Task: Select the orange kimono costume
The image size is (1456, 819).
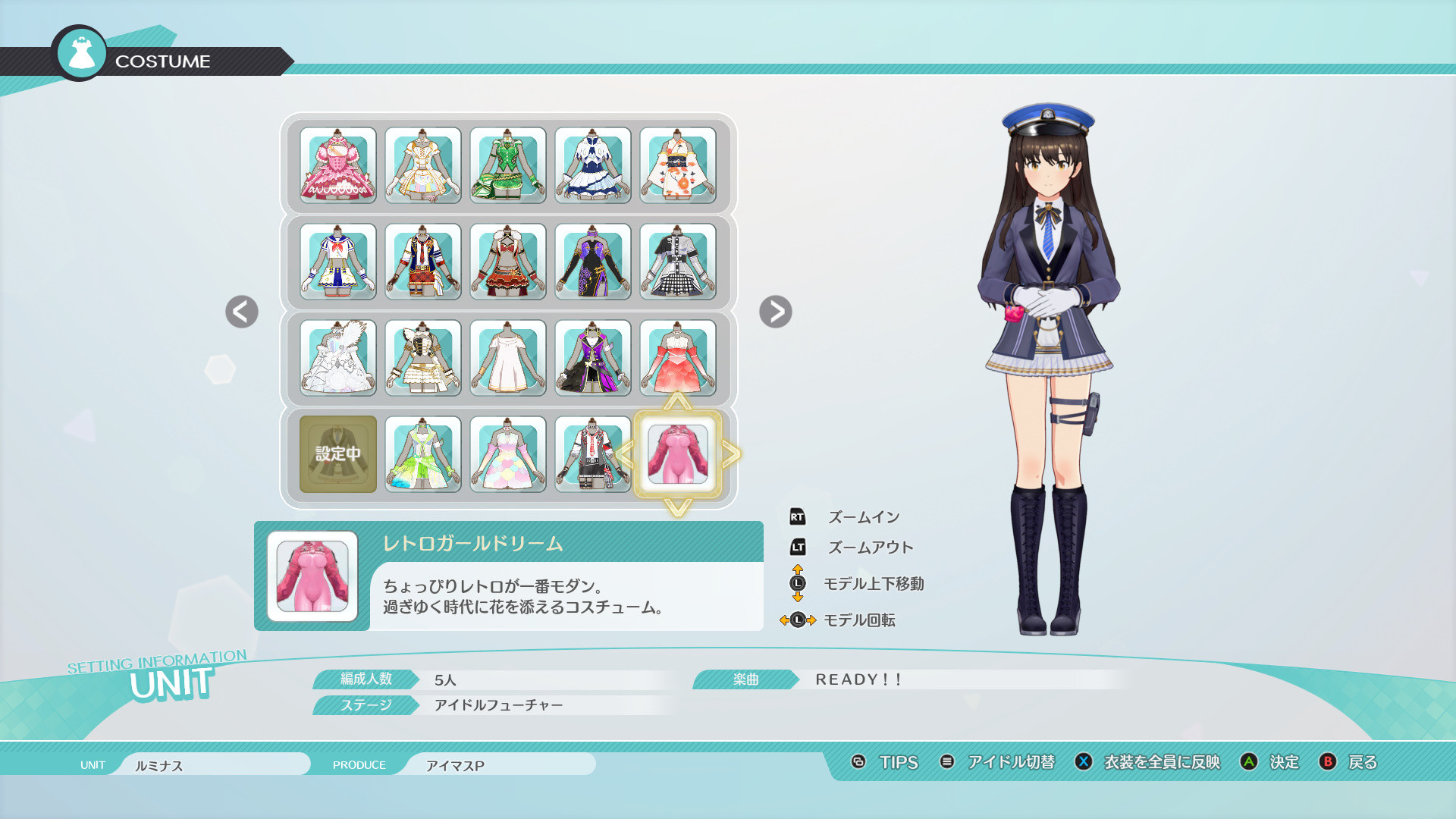Action: 677,165
